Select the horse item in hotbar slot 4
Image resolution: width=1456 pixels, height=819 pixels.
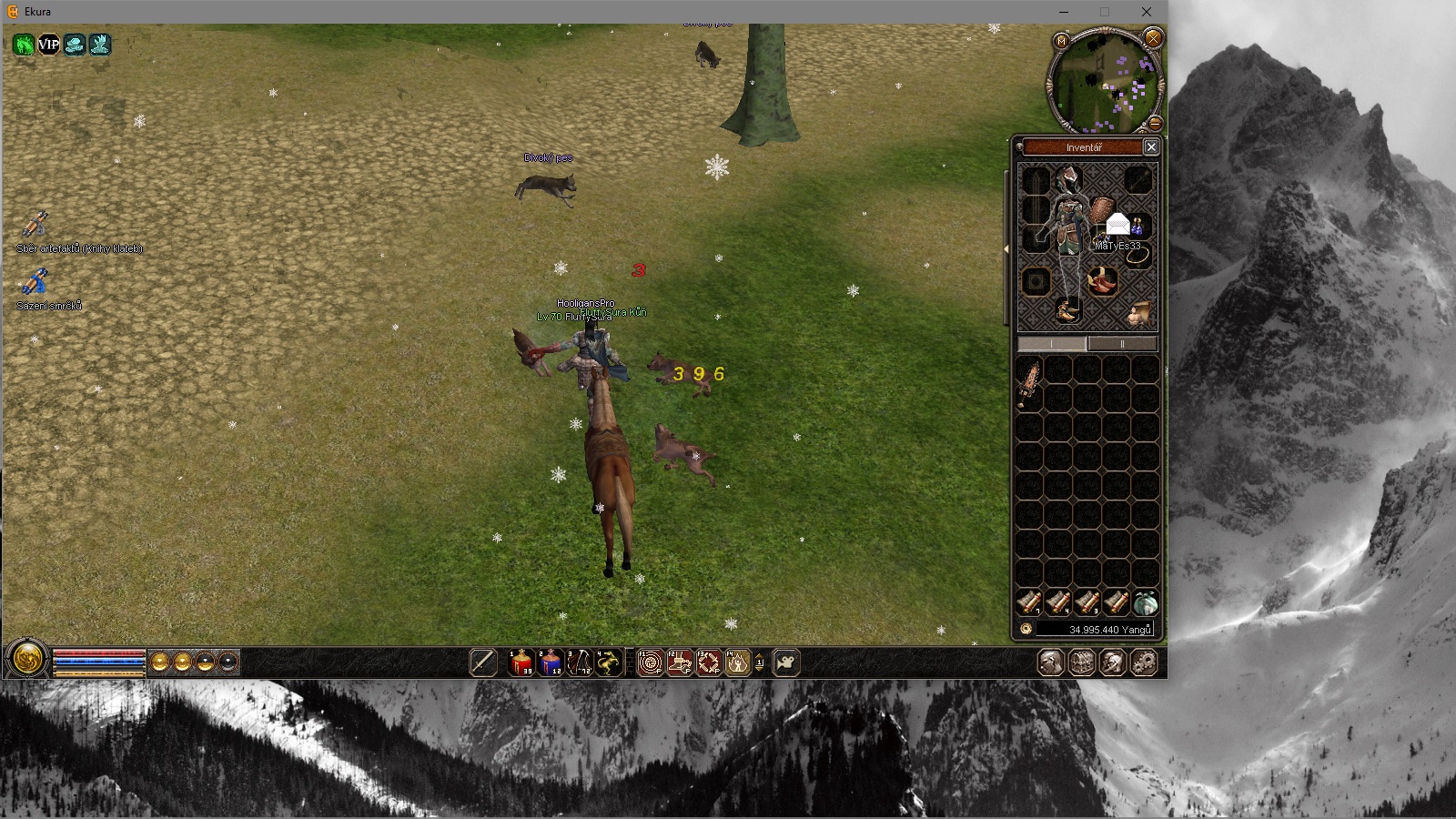(608, 662)
